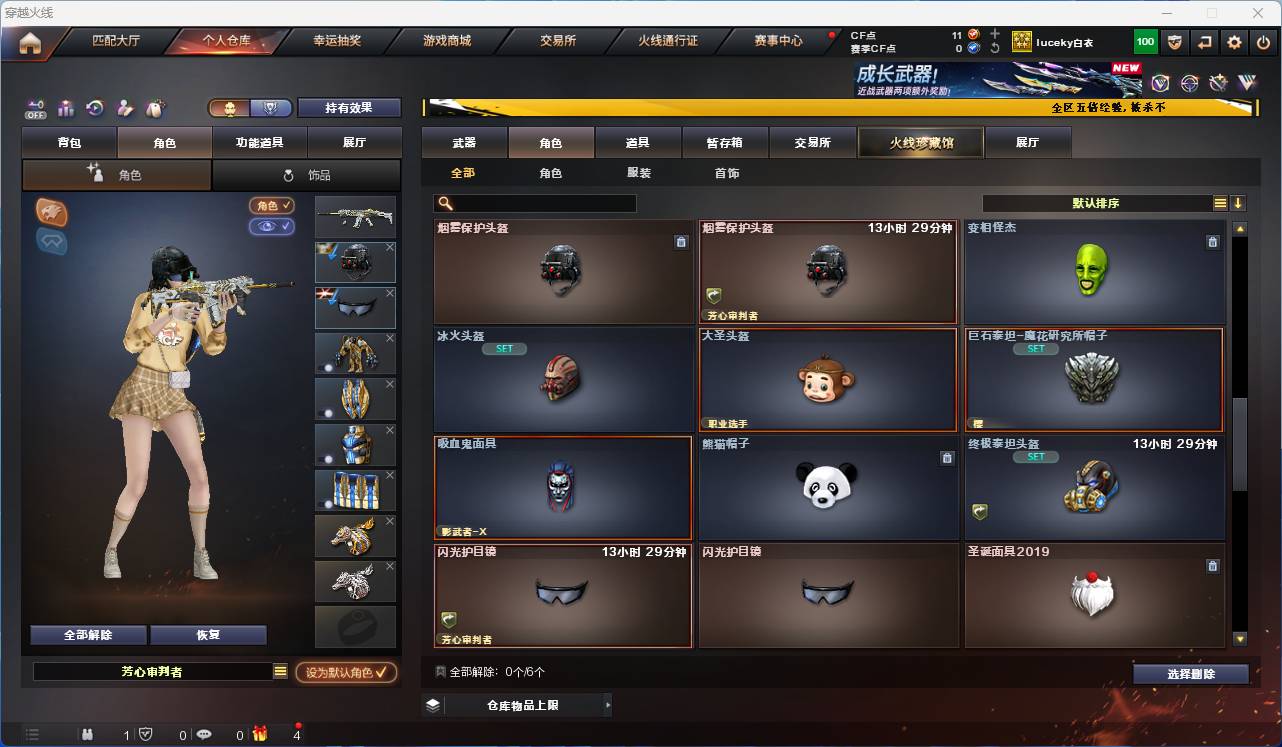Image resolution: width=1282 pixels, height=747 pixels.
Task: Click the friends icon in the bottom status bar
Action: click(x=89, y=735)
